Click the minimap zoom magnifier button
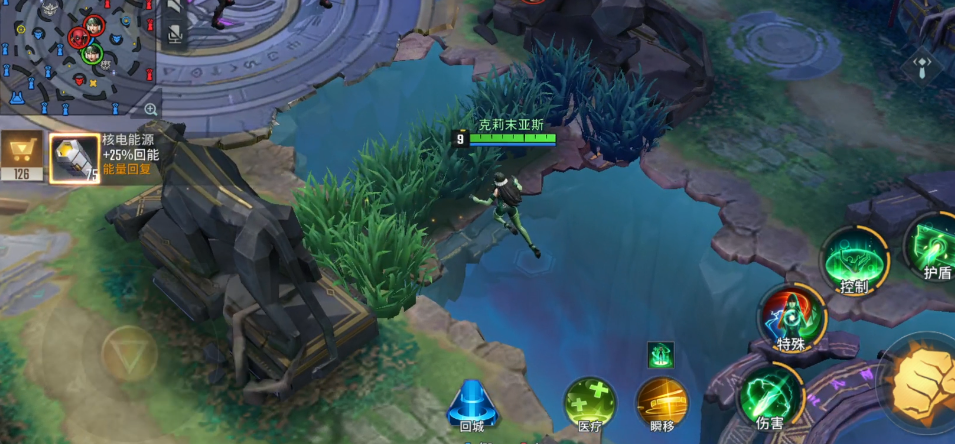Screen dimensions: 955x444 click(151, 109)
